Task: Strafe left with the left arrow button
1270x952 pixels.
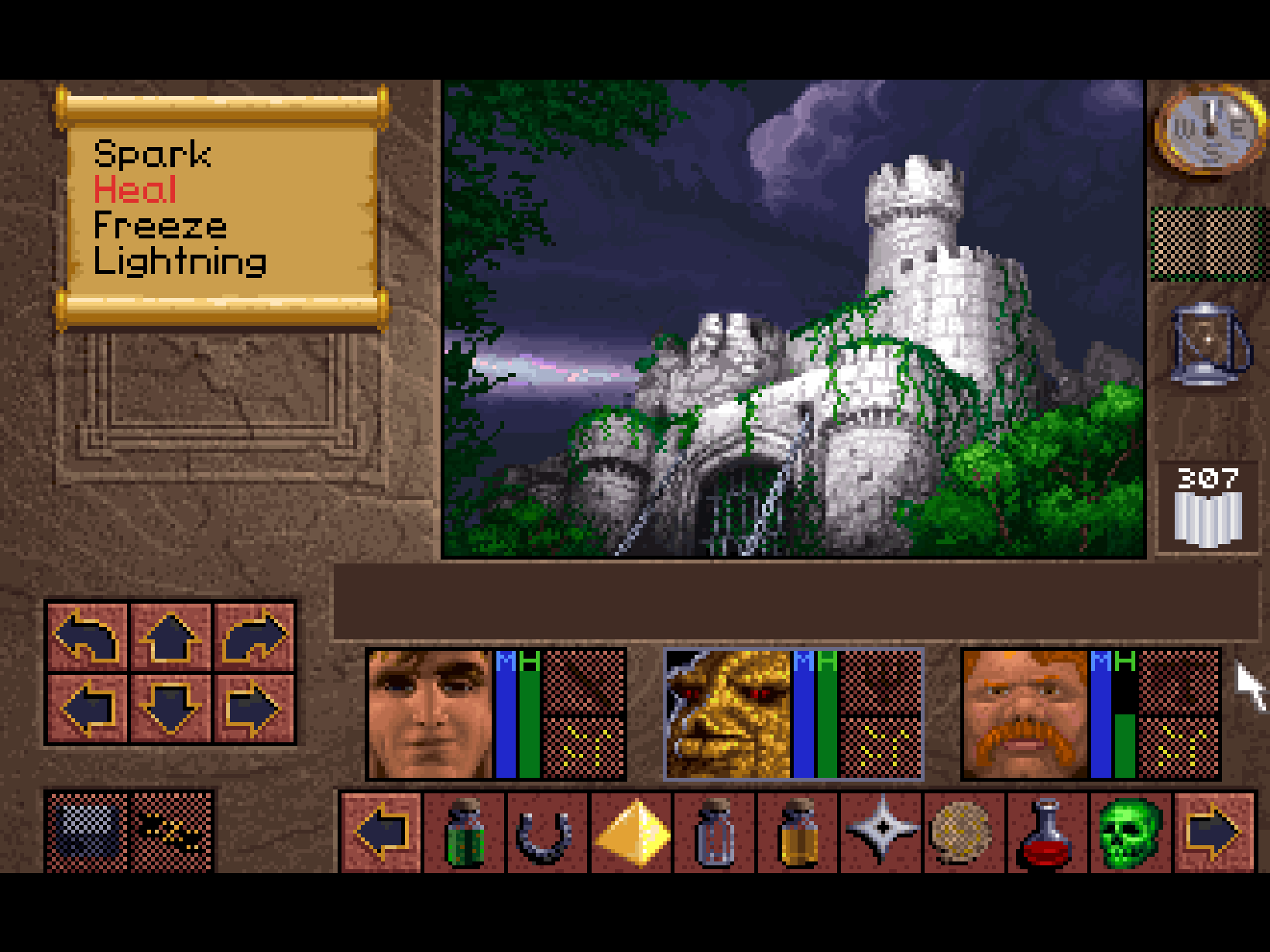Action: 87,708
